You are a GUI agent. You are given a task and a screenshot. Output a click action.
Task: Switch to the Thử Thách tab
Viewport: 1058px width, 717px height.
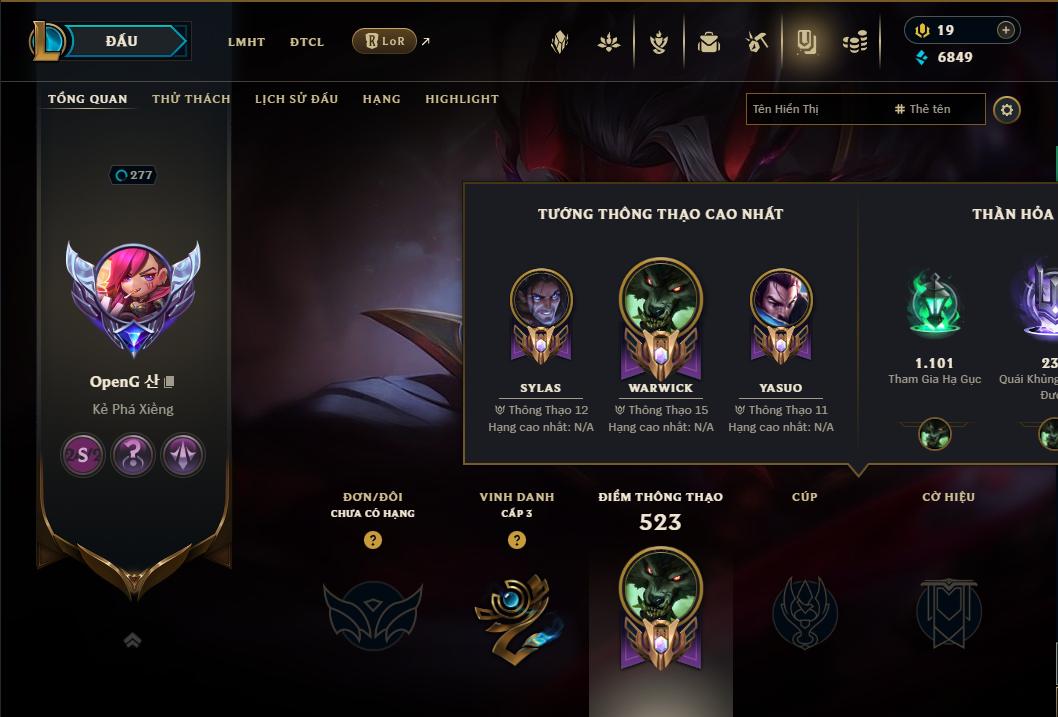point(191,99)
